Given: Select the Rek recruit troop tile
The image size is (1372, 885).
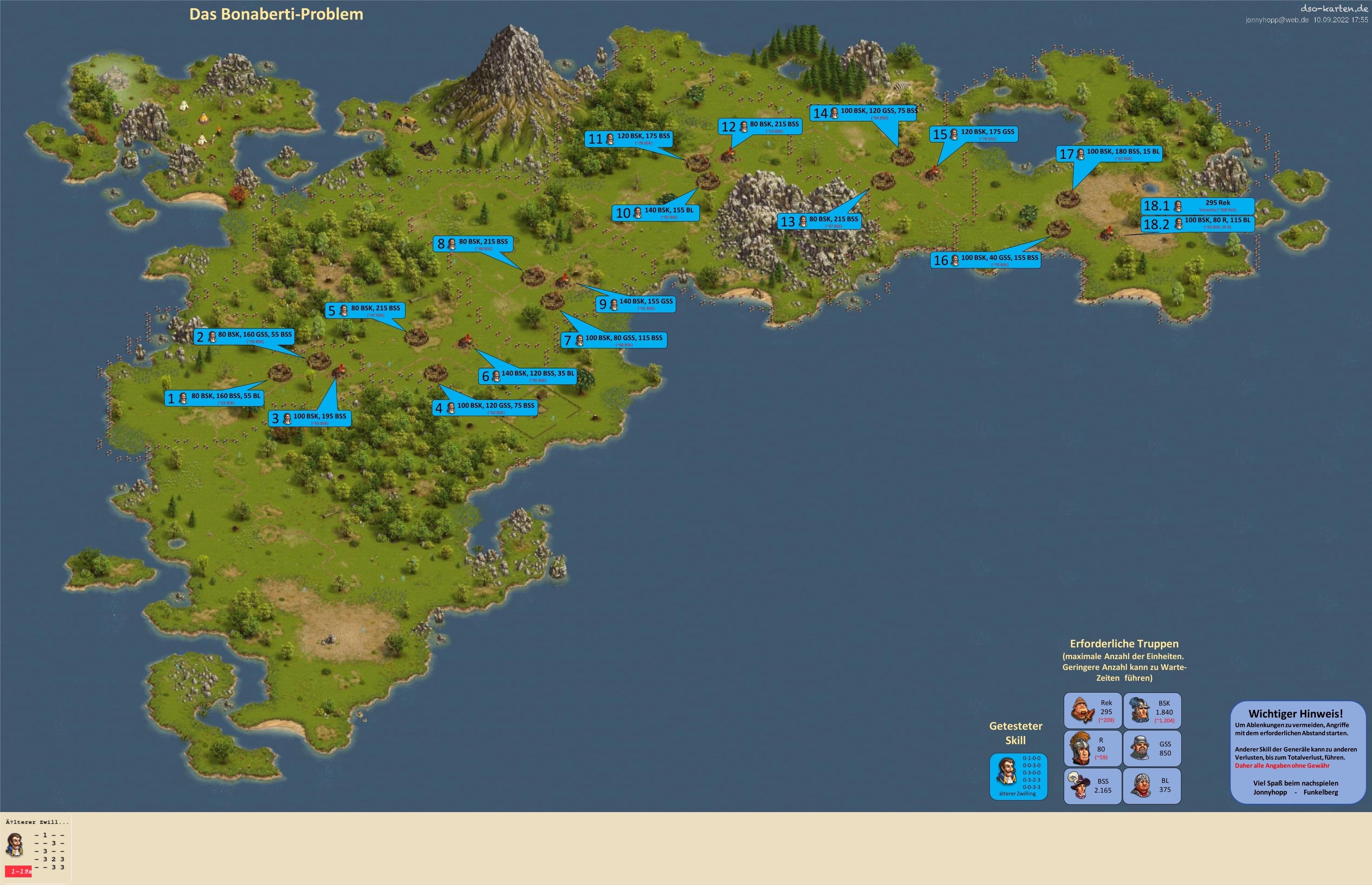Looking at the screenshot, I should [x=1092, y=711].
